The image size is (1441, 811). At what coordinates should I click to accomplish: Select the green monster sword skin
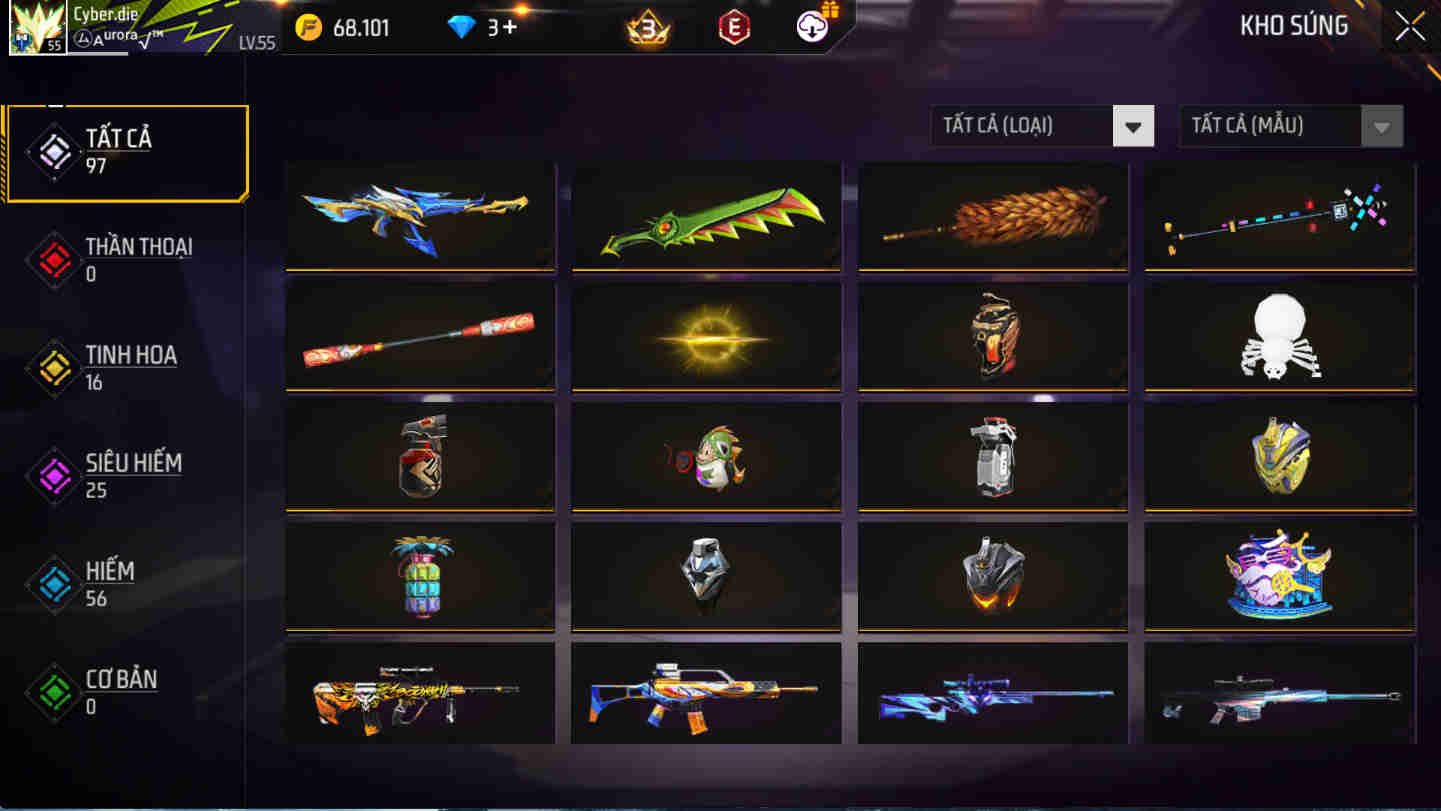tap(706, 216)
